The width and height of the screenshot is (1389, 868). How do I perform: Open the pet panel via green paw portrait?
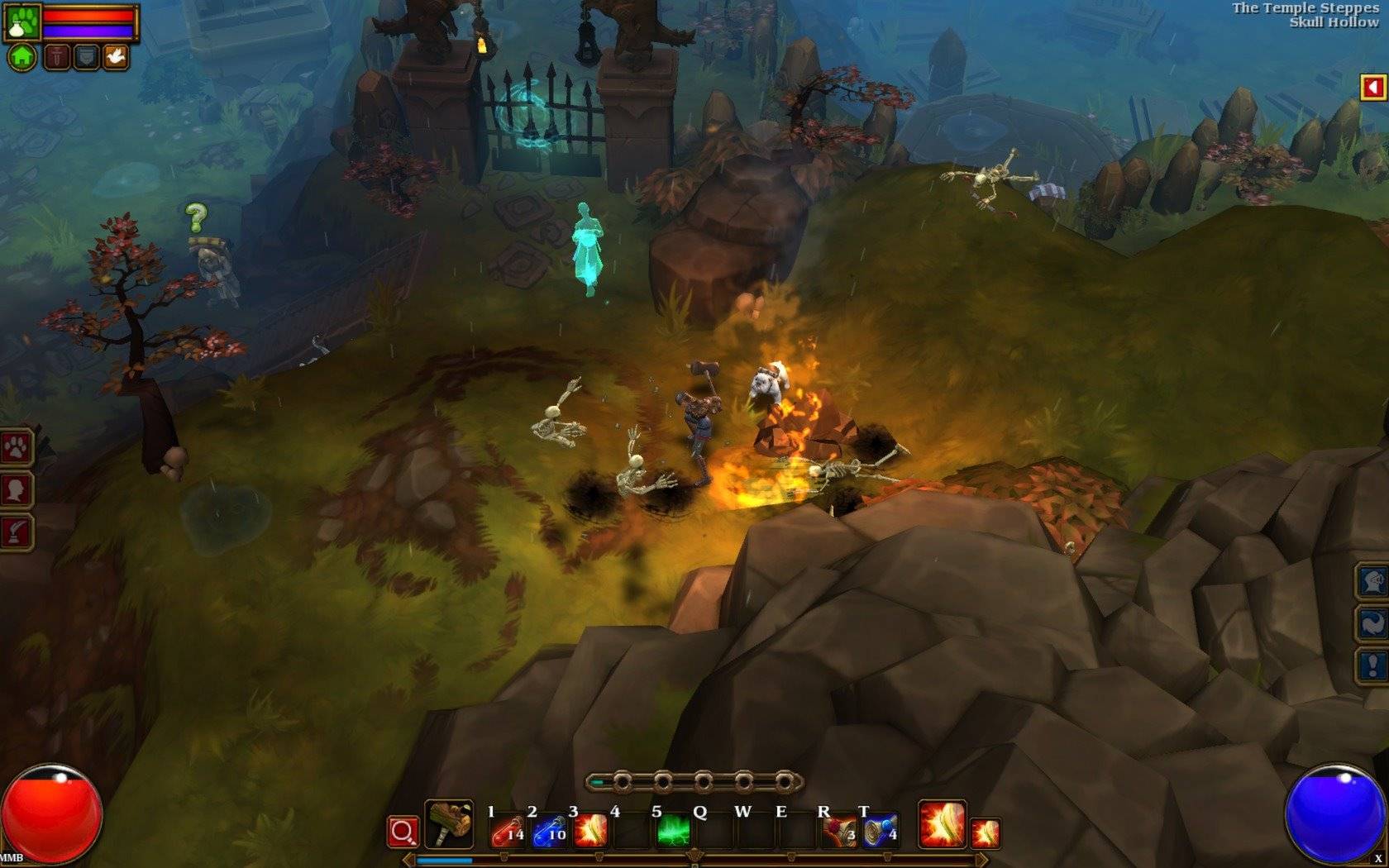pyautogui.click(x=22, y=21)
